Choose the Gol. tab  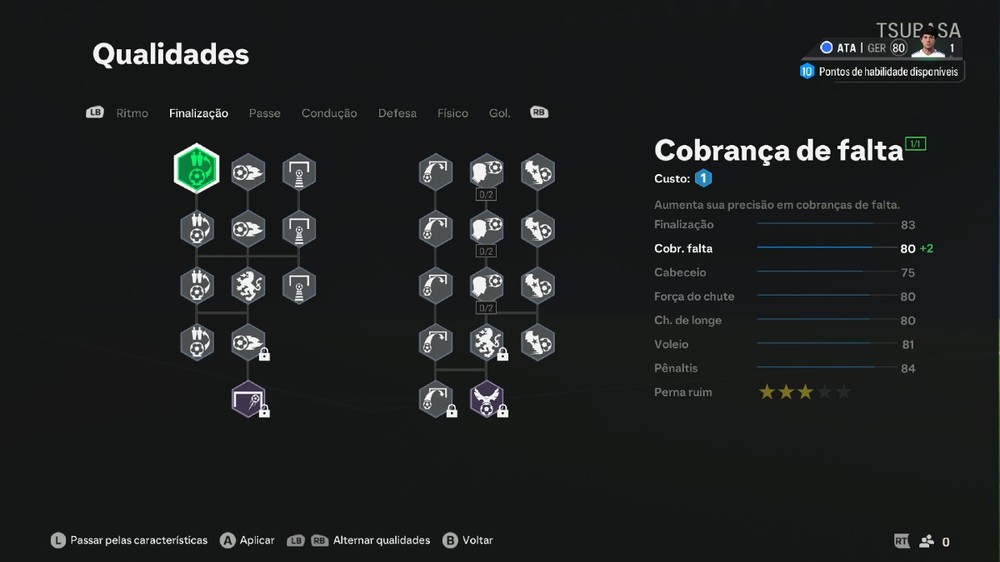[x=499, y=113]
